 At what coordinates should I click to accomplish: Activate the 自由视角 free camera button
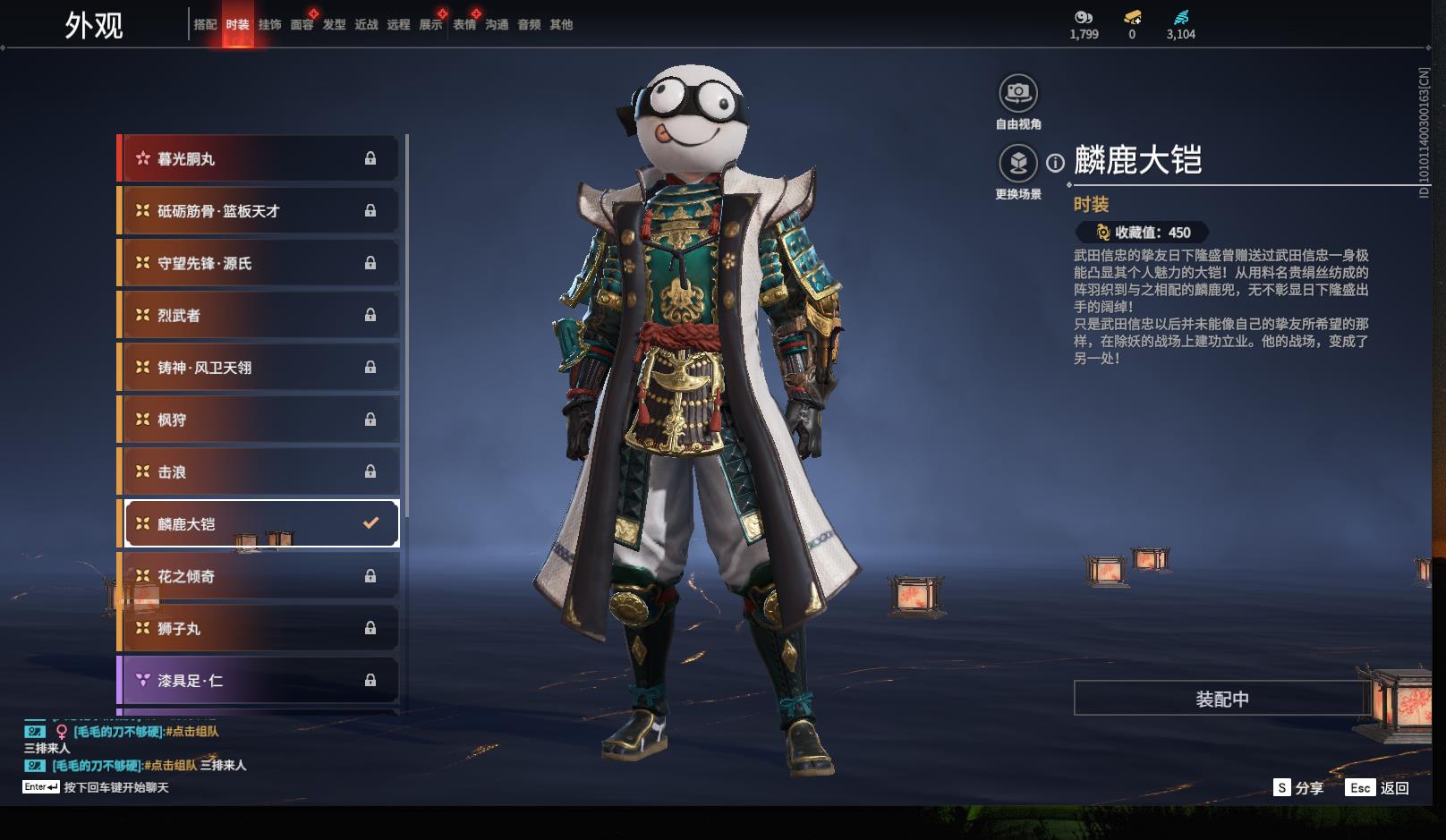click(1018, 93)
